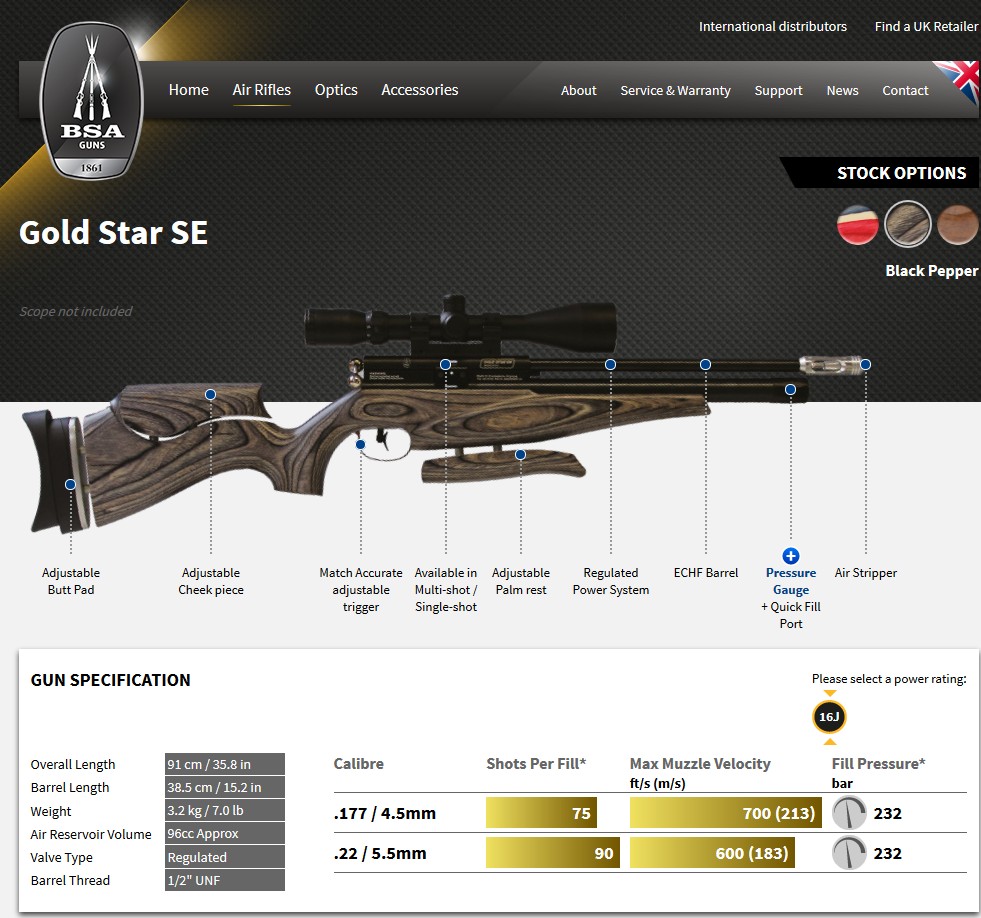The image size is (981, 918).
Task: Select the red and black stock swatch
Action: point(858,224)
